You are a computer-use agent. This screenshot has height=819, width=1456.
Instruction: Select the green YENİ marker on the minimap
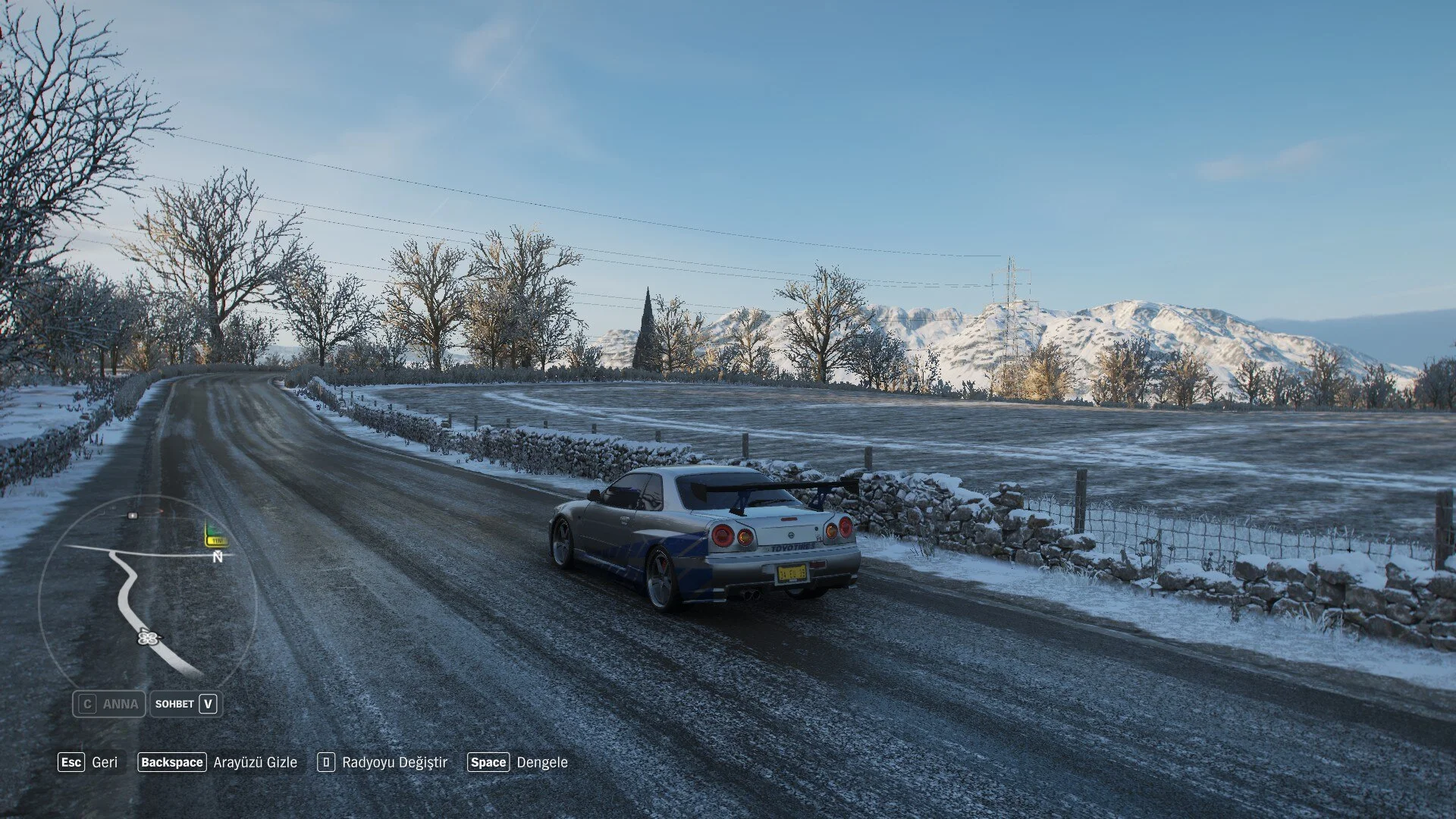[216, 537]
